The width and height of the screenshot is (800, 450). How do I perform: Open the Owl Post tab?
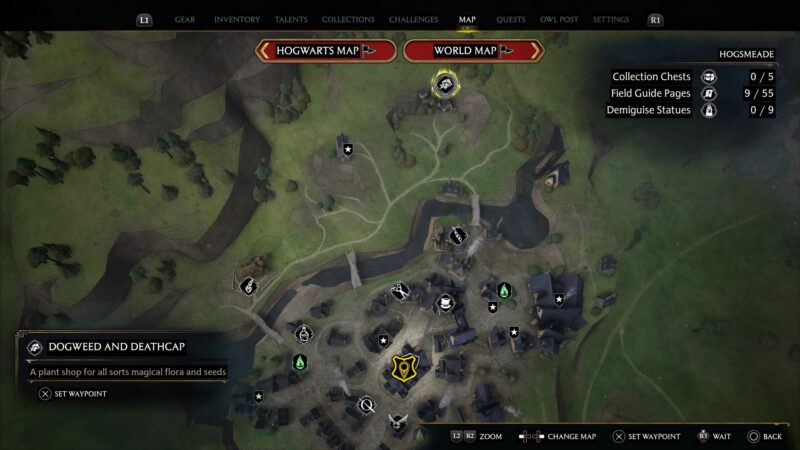[559, 19]
